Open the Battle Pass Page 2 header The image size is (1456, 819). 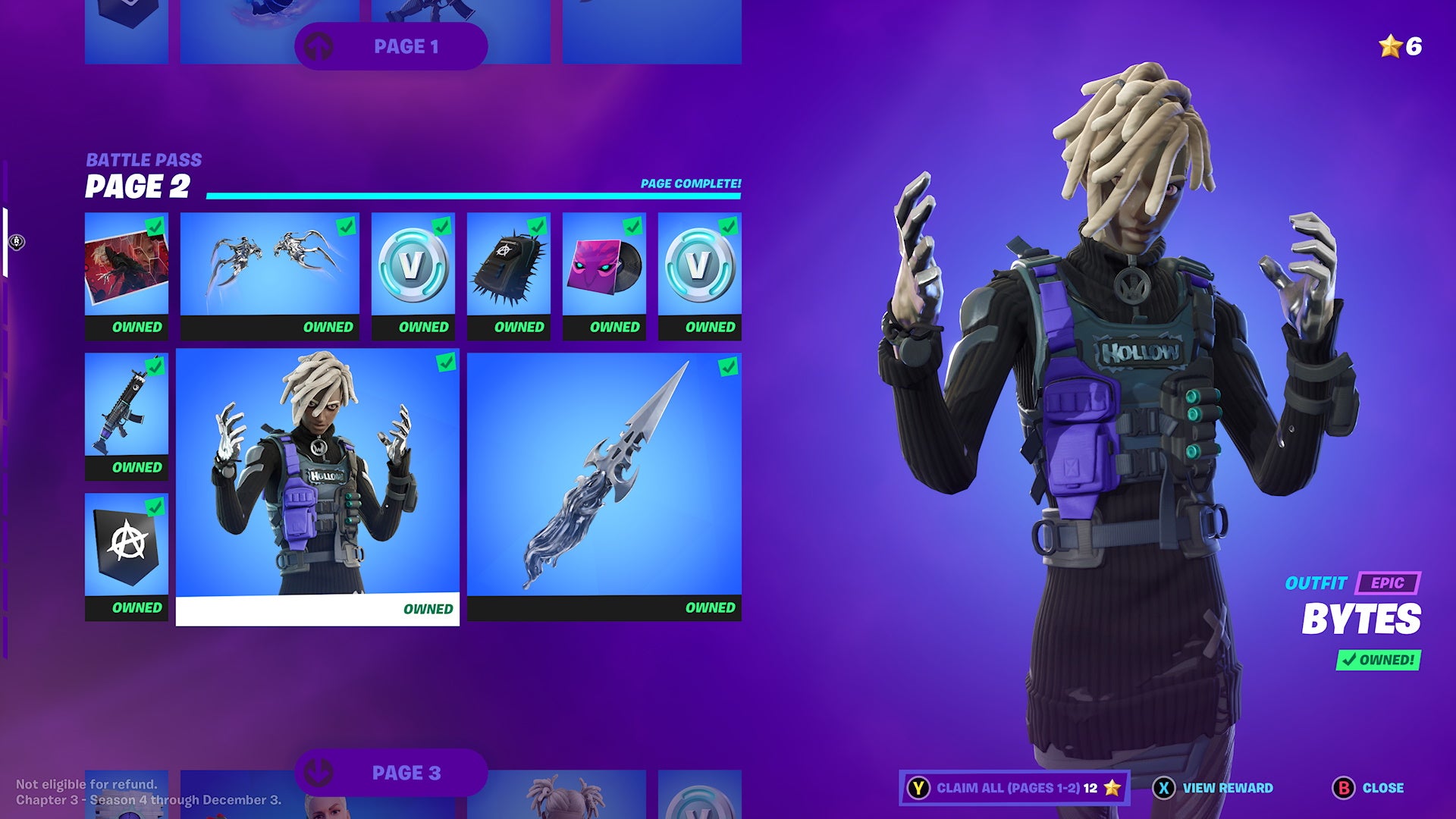pyautogui.click(x=140, y=174)
